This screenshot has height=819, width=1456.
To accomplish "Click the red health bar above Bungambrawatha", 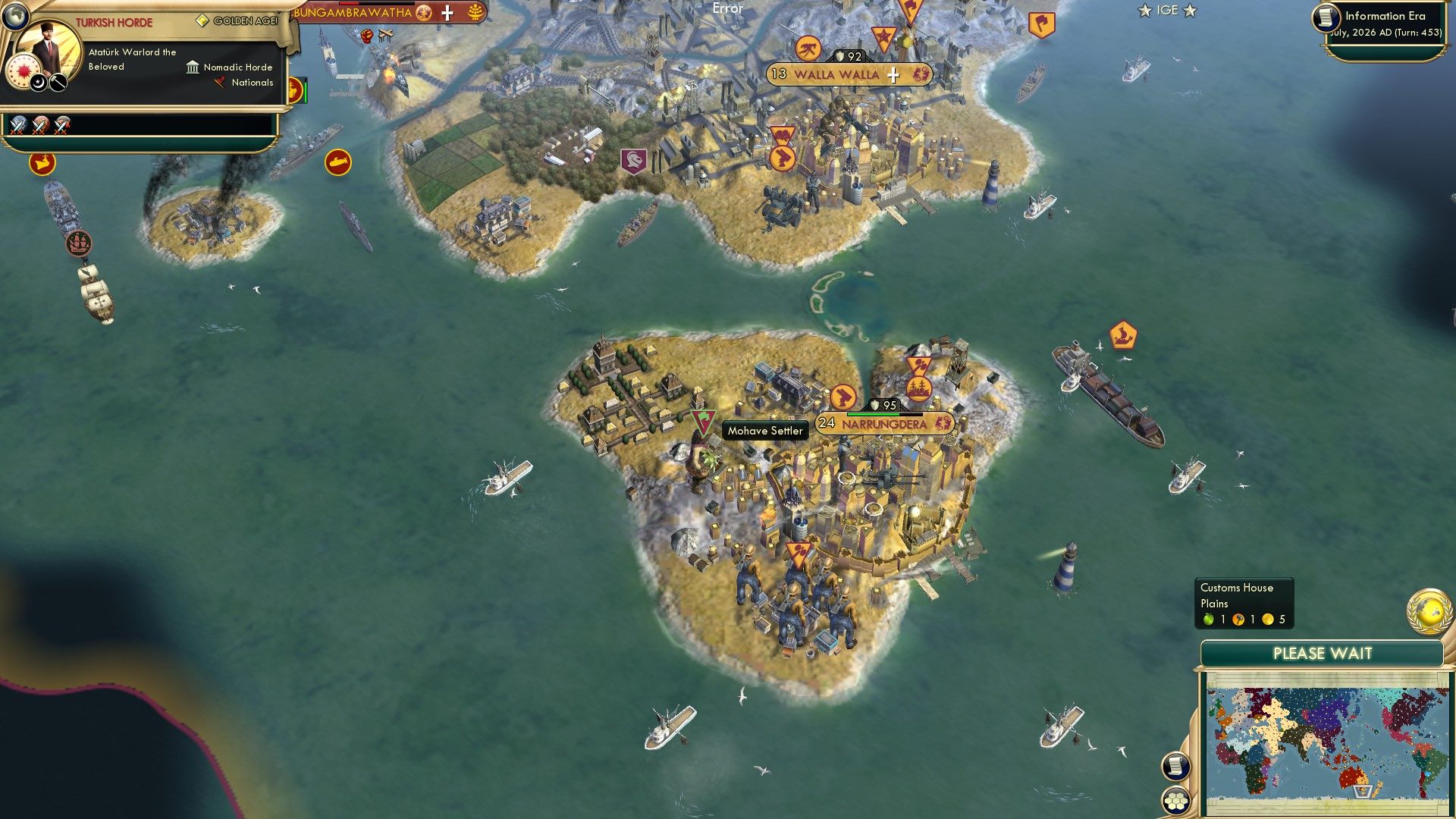I will pos(349,4).
